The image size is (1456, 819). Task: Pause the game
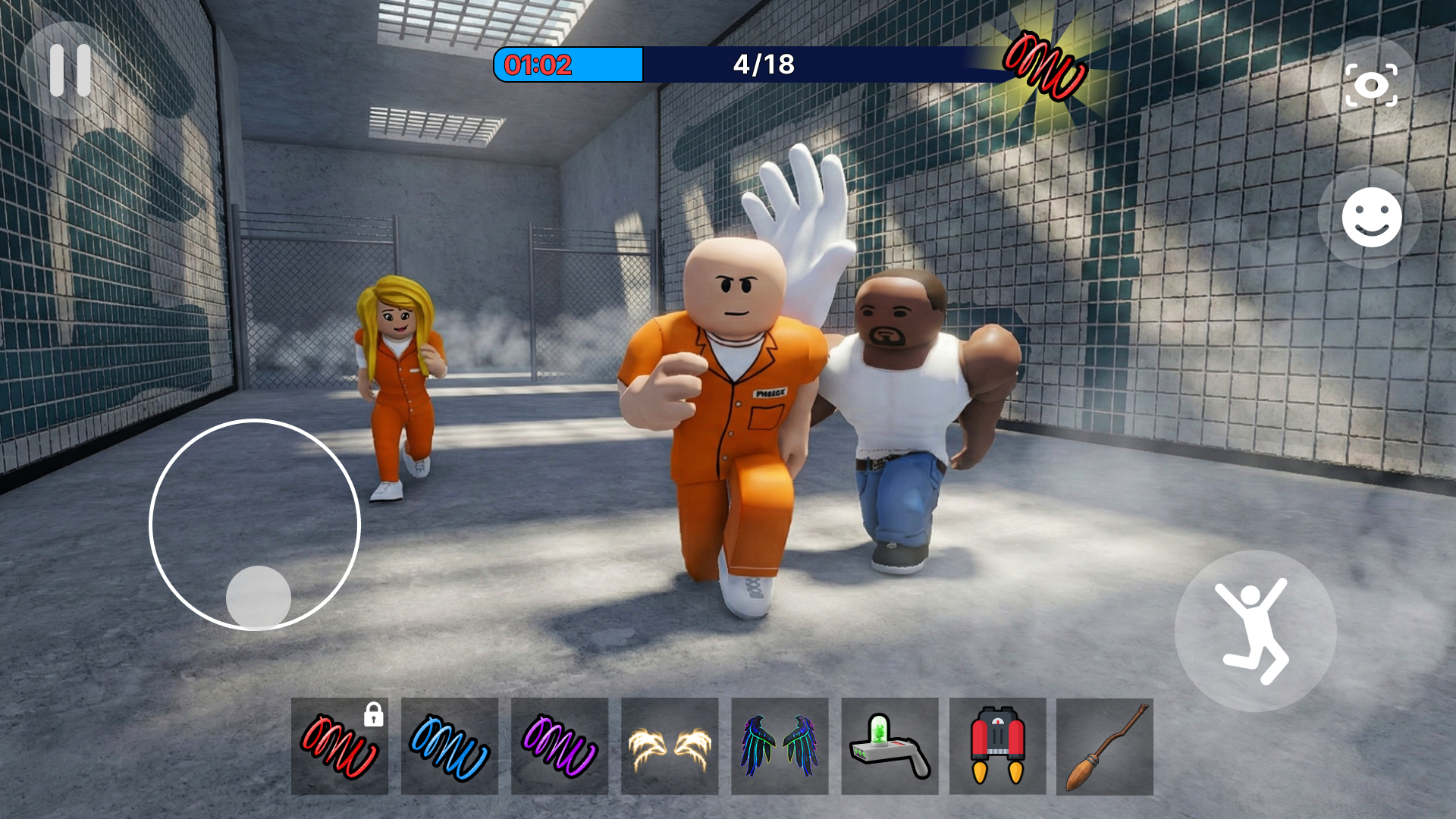68,70
